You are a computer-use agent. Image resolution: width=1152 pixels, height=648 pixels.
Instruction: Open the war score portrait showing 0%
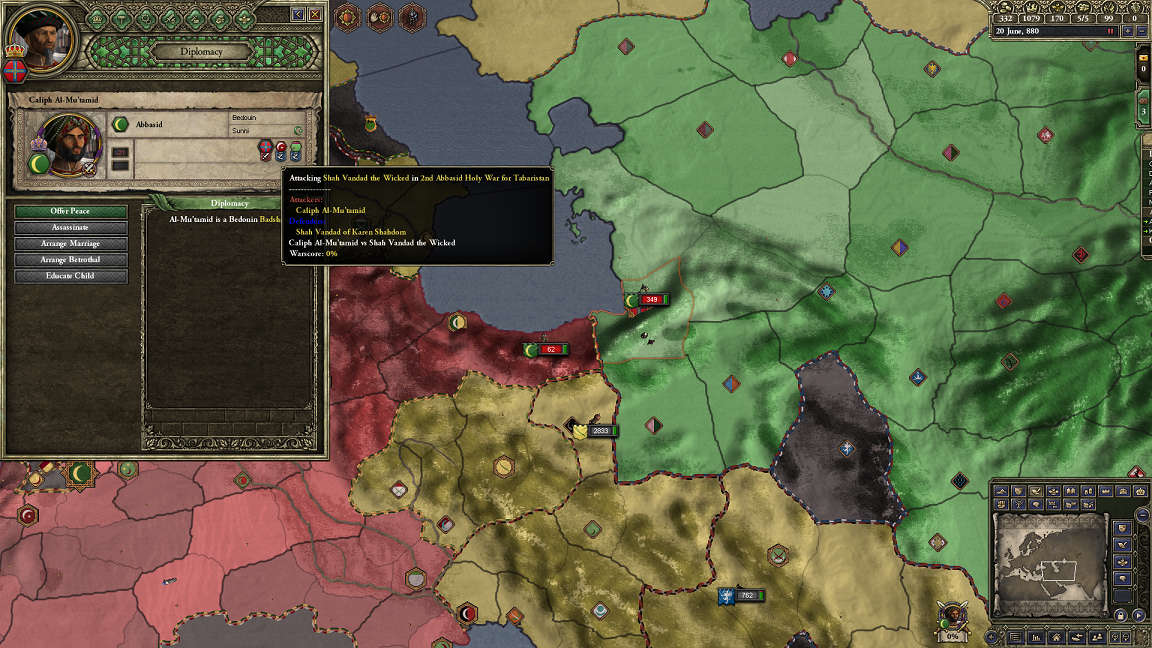click(953, 613)
